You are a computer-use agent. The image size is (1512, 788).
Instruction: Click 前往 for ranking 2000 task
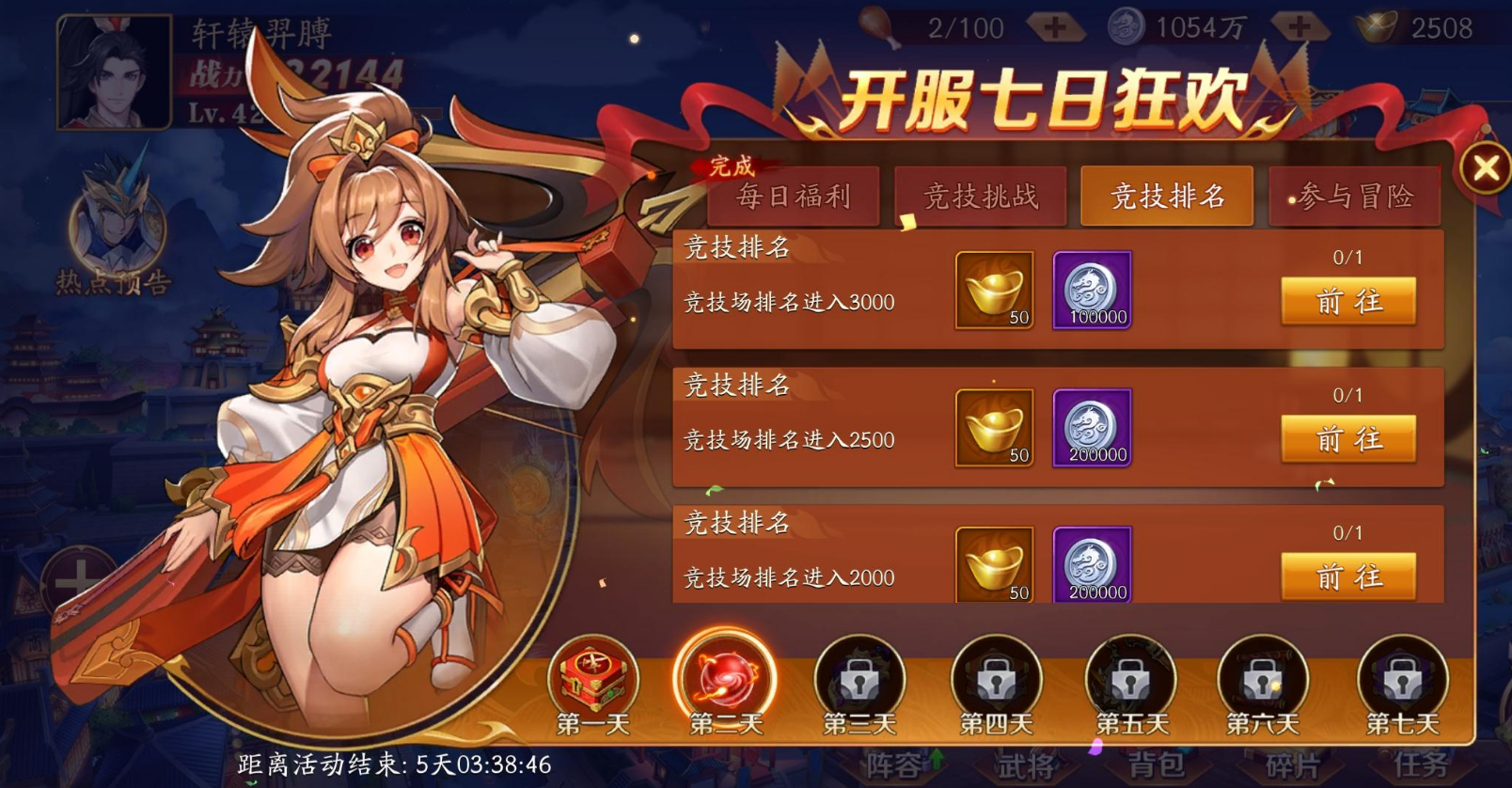coord(1348,575)
